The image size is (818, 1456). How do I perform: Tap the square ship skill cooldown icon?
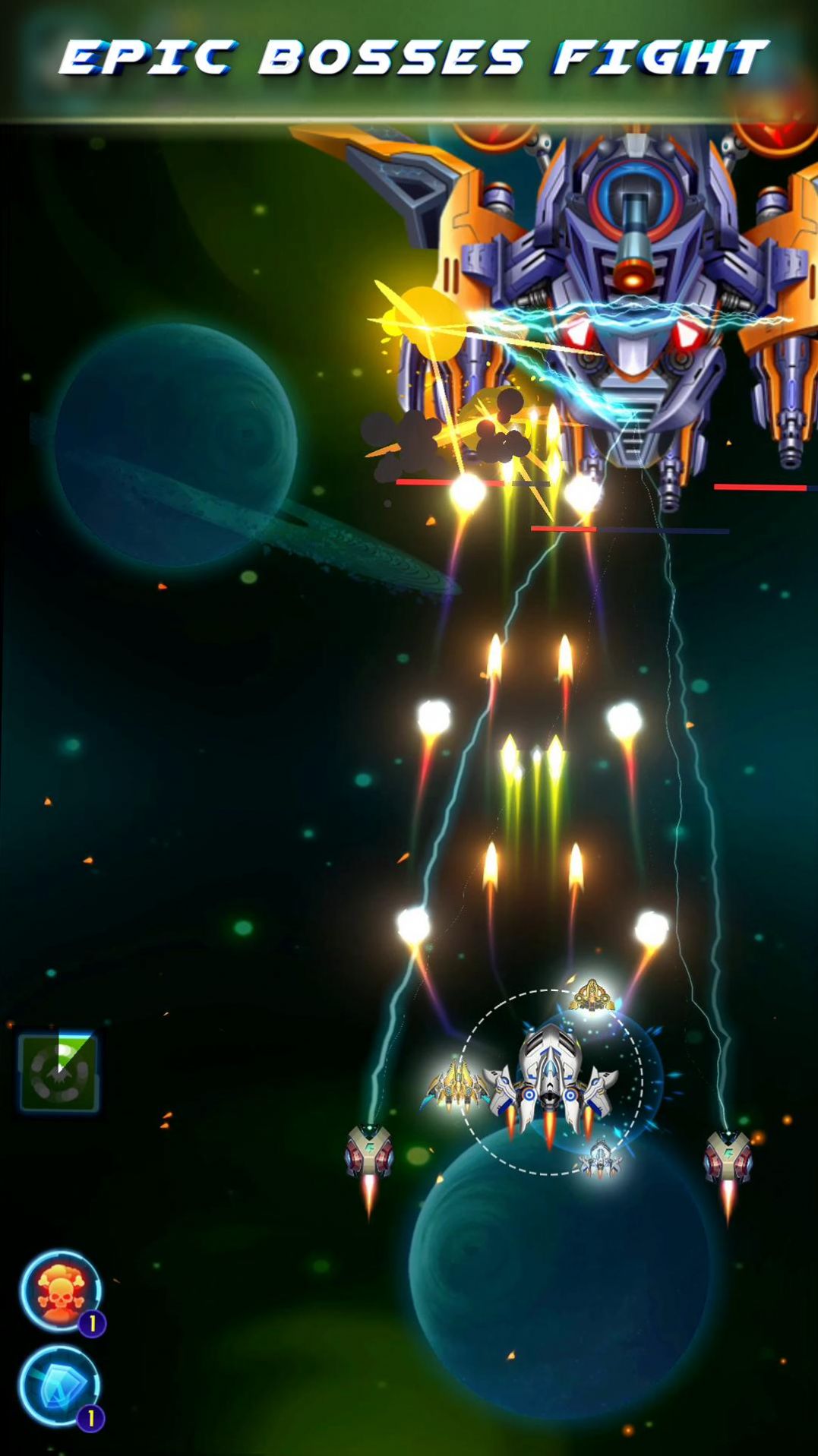[58, 1072]
